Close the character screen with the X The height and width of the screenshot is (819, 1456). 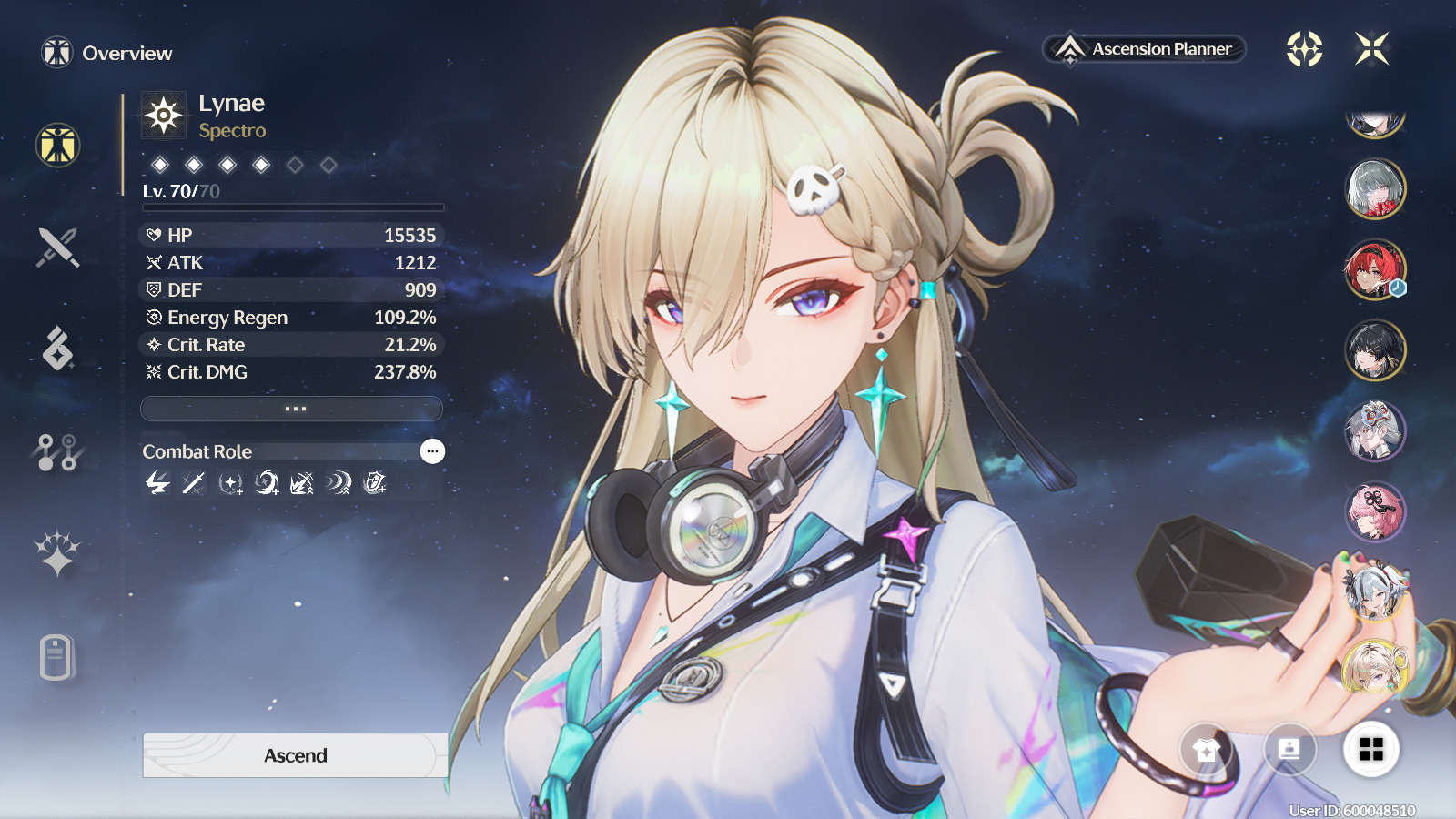tap(1371, 49)
